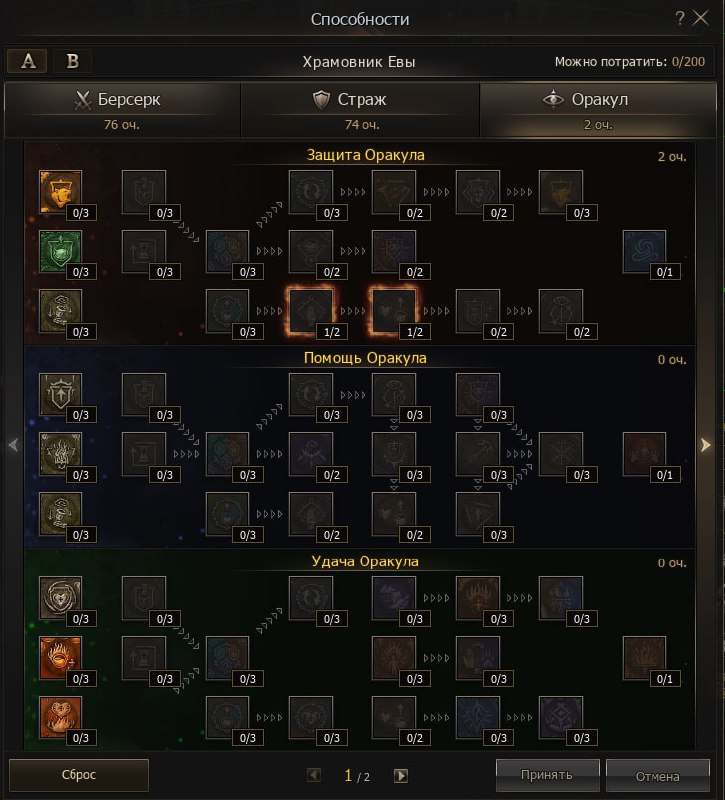Click the left side panel arrow
Screen dimensions: 725x800
pyautogui.click(x=13, y=445)
